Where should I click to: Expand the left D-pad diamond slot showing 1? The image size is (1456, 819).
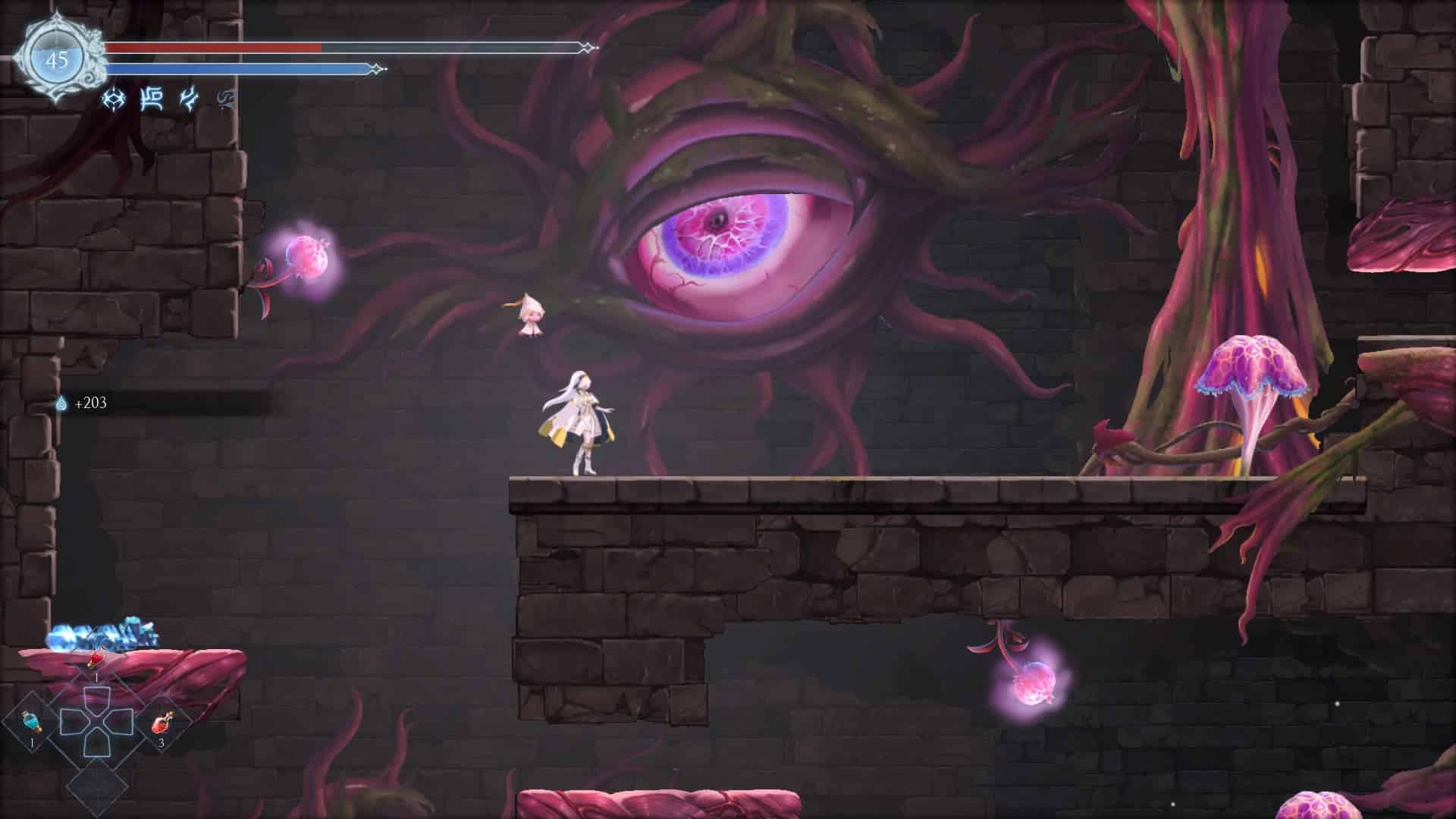point(32,722)
